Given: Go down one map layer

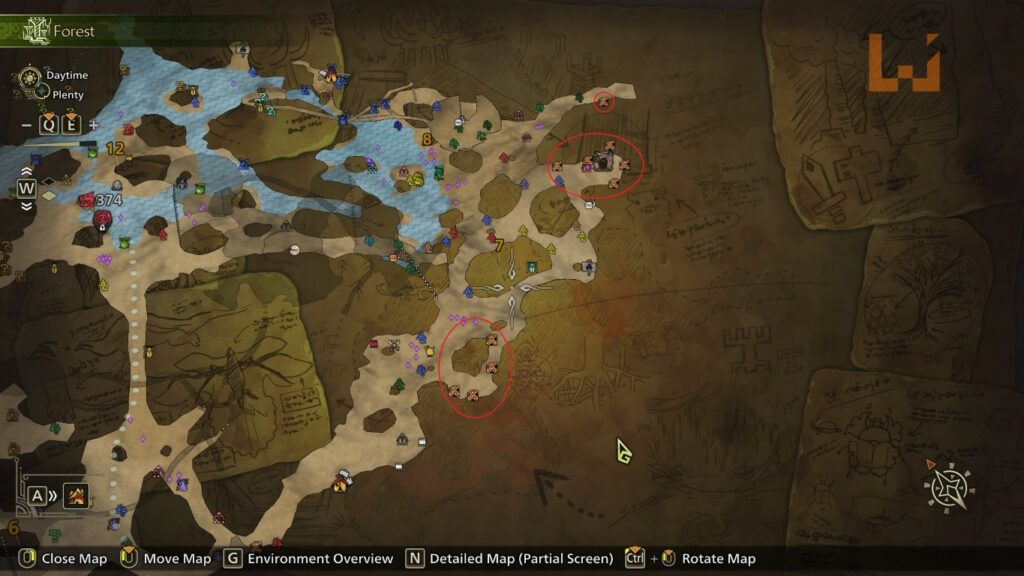Looking at the screenshot, I should (26, 206).
